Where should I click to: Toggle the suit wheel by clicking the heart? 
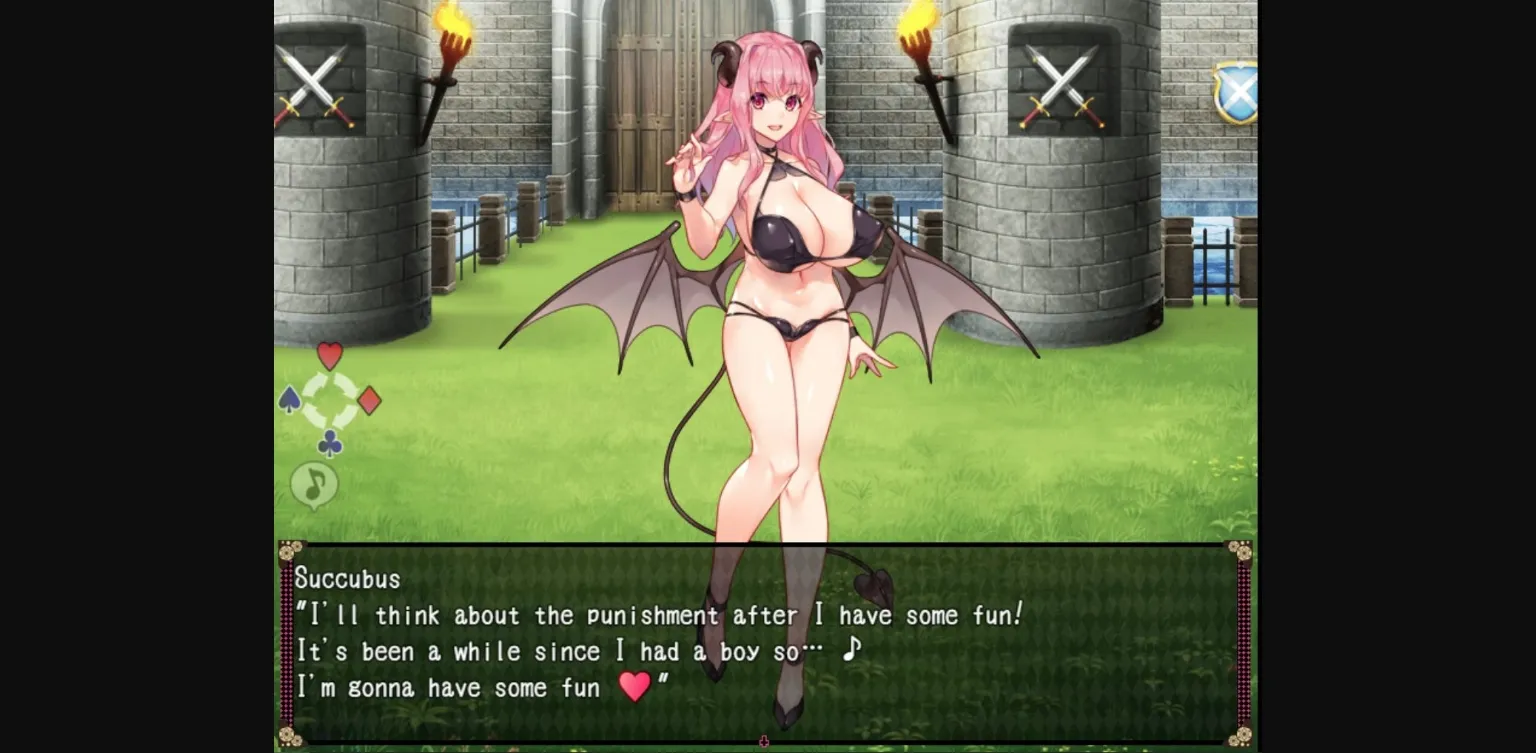[x=330, y=354]
